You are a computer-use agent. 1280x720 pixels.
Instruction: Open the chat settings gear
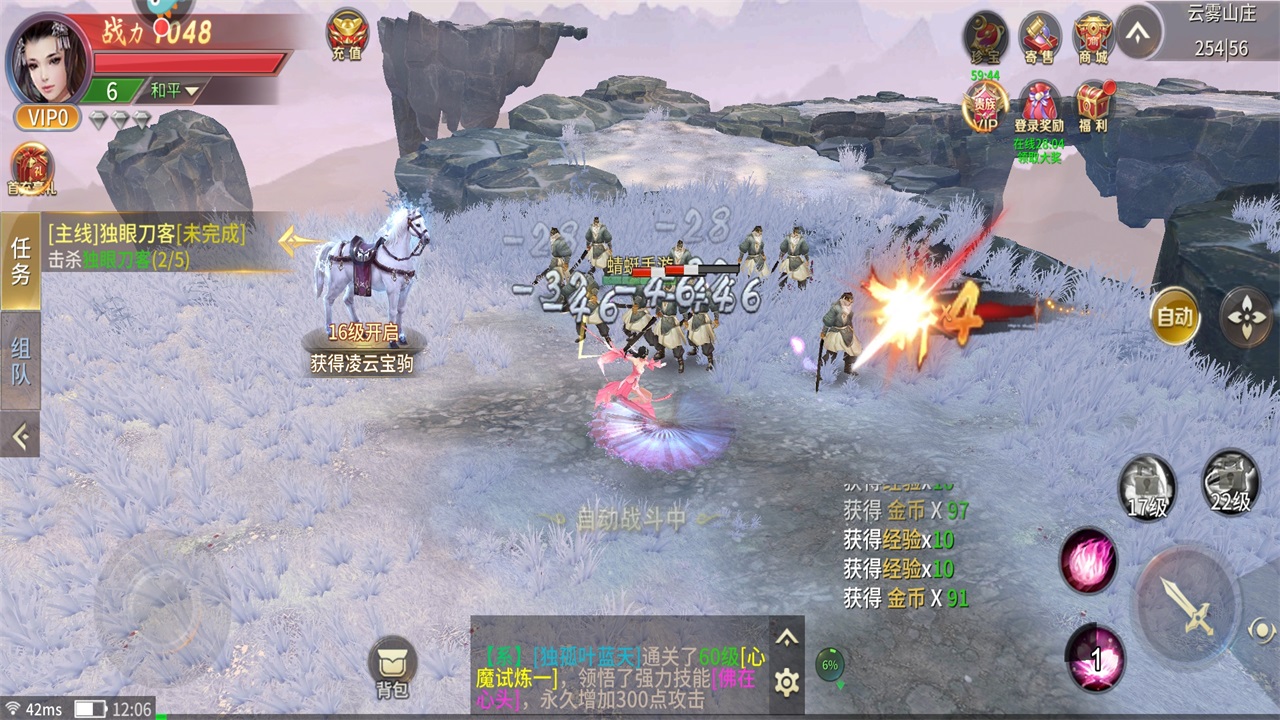click(787, 682)
